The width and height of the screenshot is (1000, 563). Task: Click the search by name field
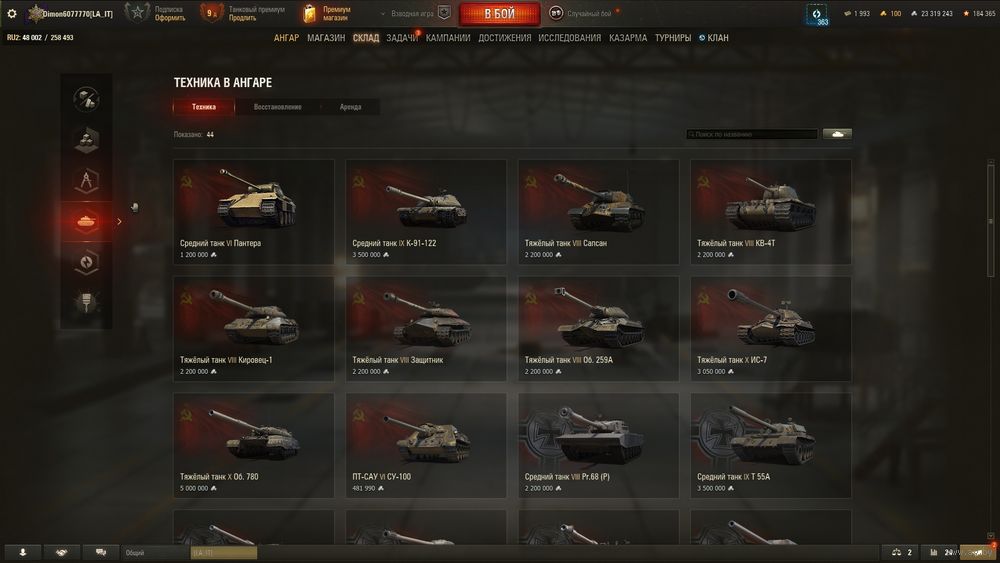coord(752,134)
